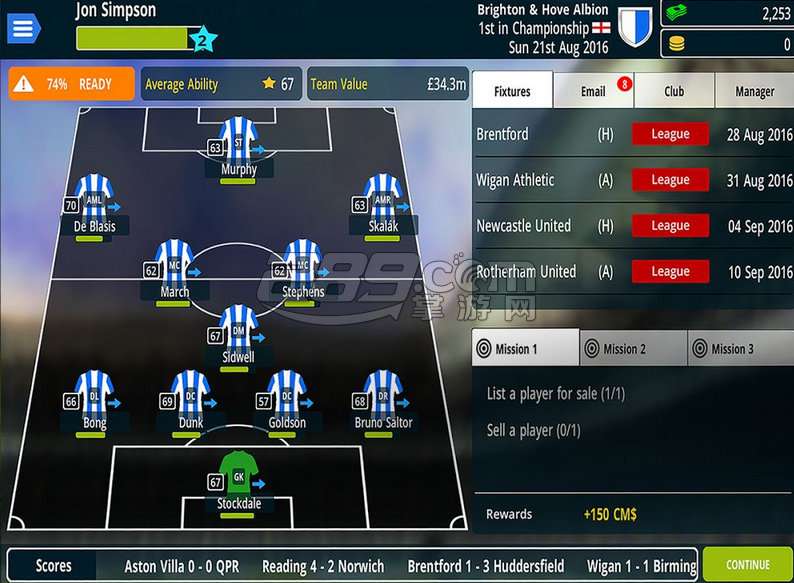Select the Mission 1 tab
794x583 pixels.
525,349
